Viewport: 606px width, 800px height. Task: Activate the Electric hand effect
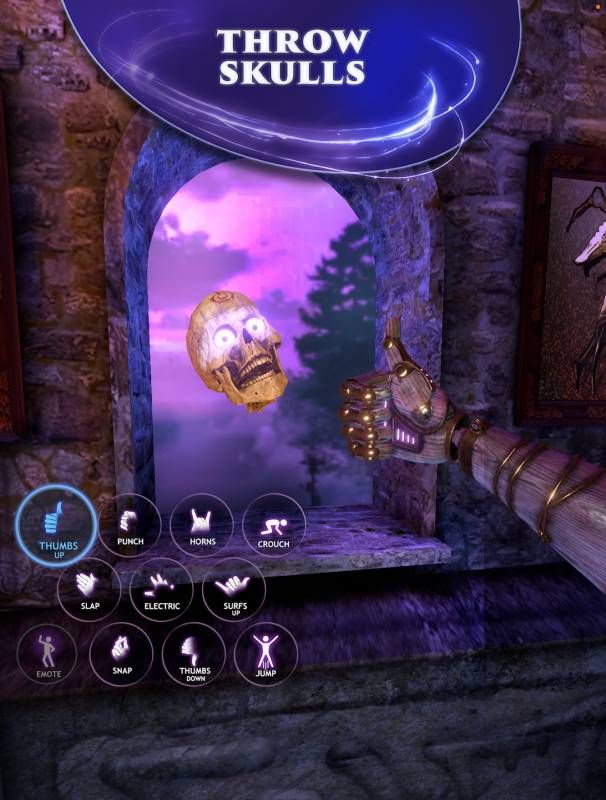tap(161, 589)
